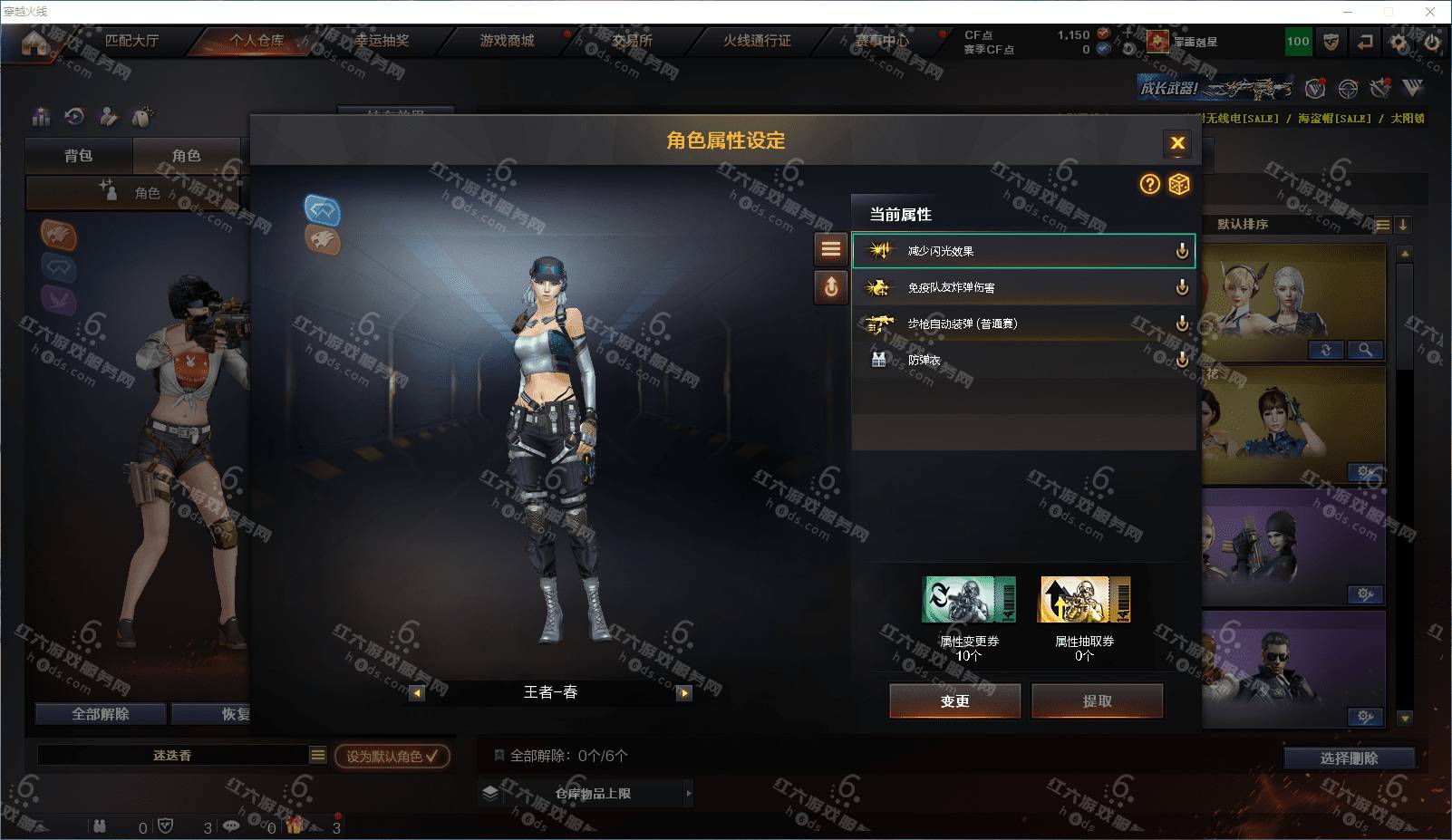Screen dimensions: 1452x840
Task: Click the 全部解除 button
Action: pyautogui.click(x=101, y=714)
